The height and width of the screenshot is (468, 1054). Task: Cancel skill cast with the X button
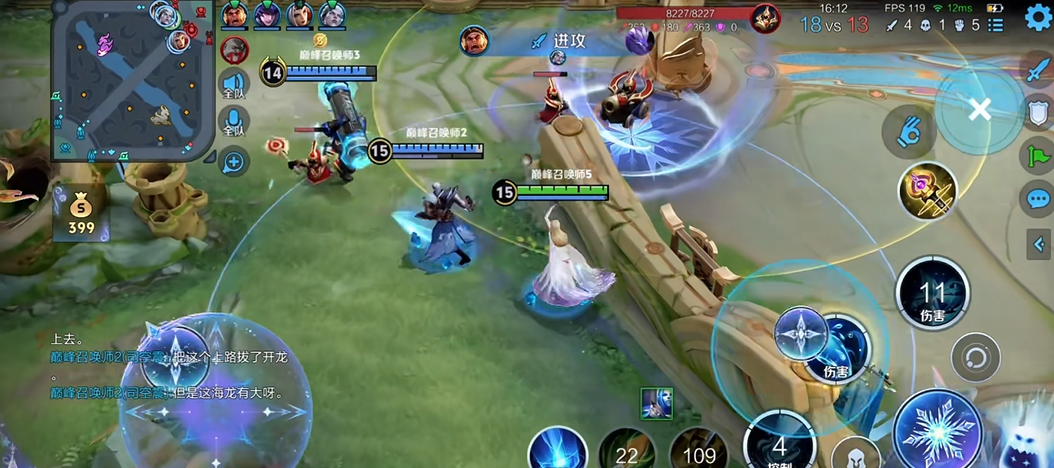tap(979, 110)
